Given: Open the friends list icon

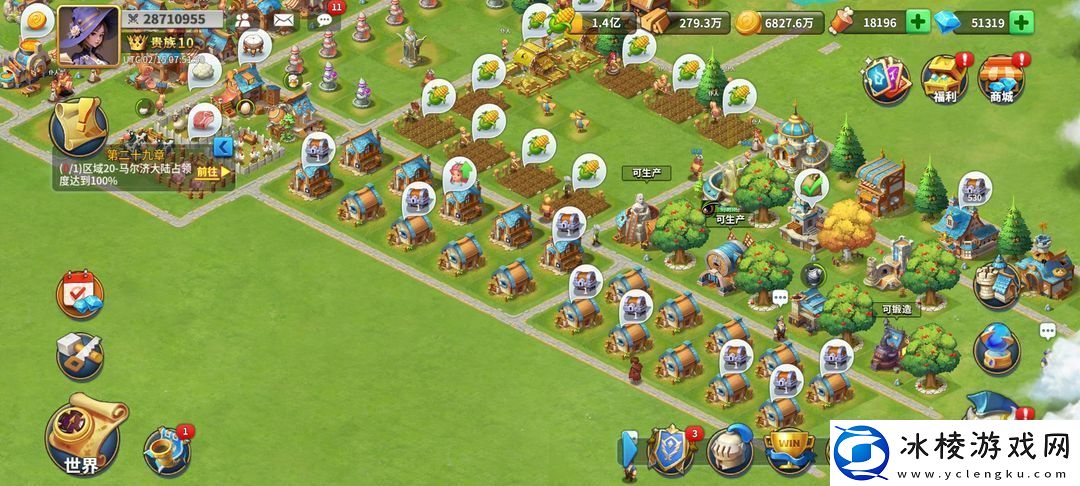Looking at the screenshot, I should 244,19.
